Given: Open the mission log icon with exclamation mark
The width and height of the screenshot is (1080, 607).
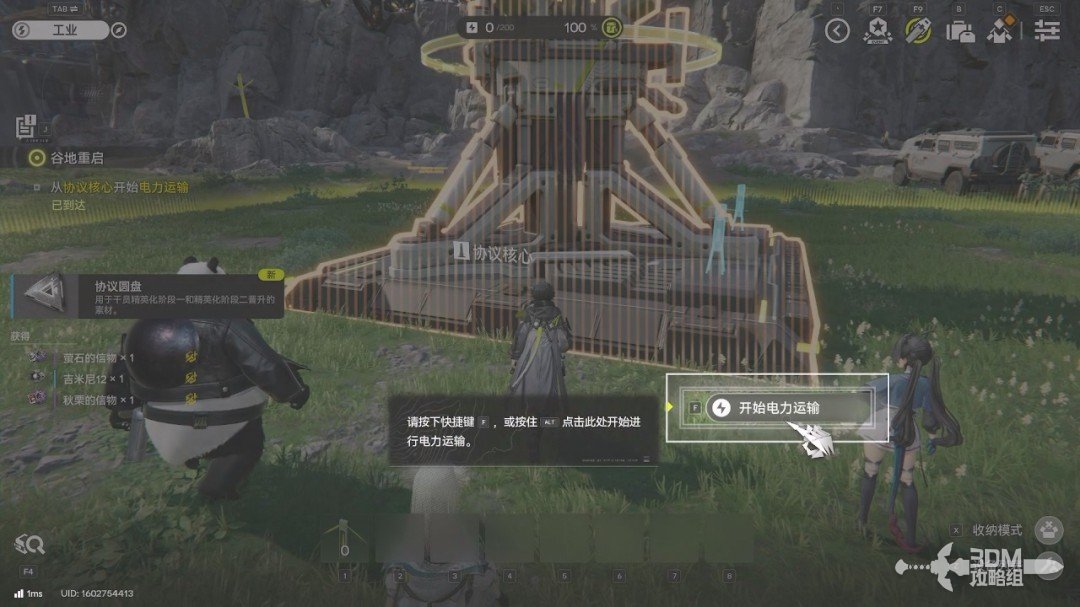Looking at the screenshot, I should click(27, 127).
